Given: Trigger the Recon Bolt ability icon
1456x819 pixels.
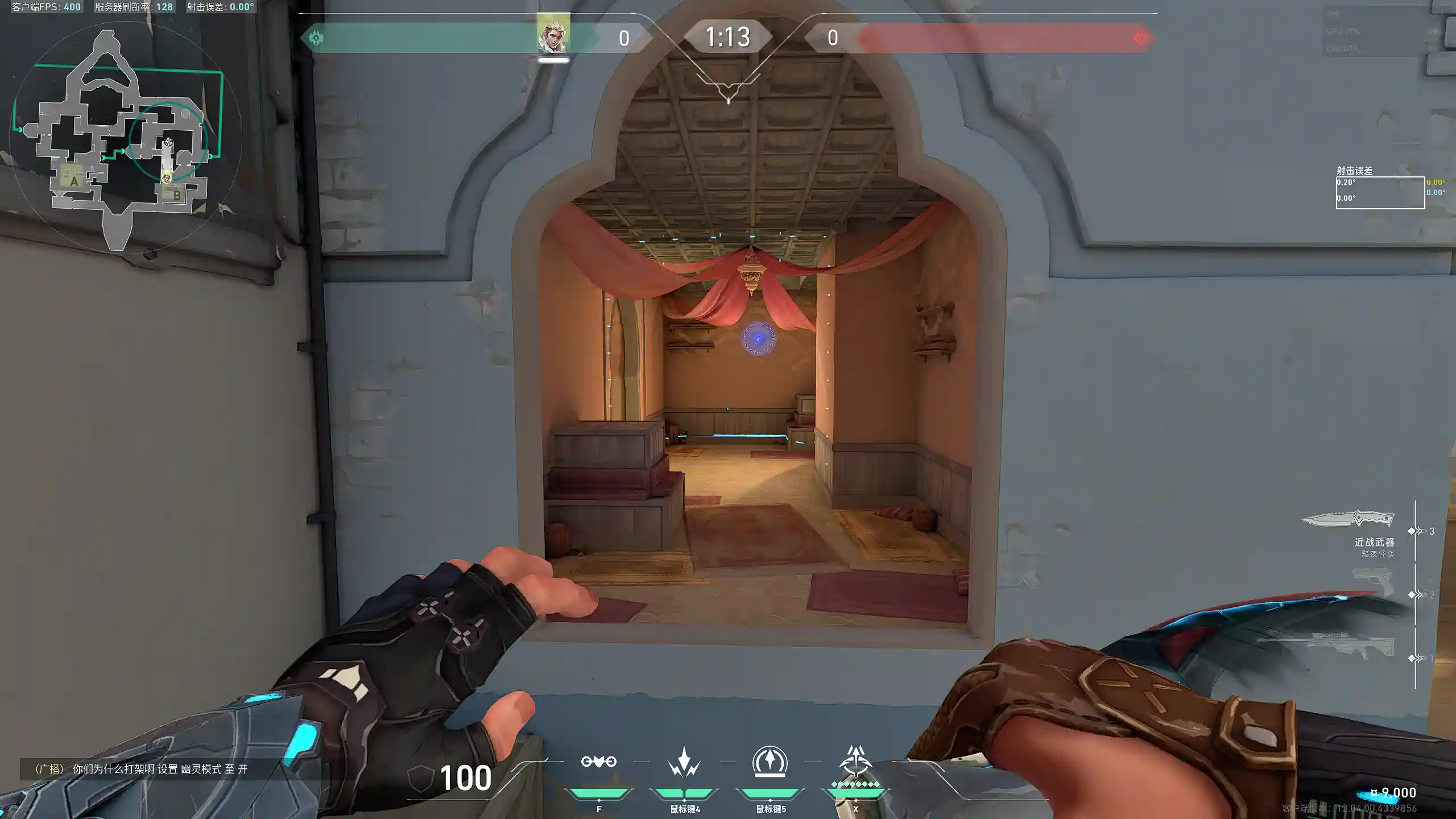Looking at the screenshot, I should (x=770, y=762).
